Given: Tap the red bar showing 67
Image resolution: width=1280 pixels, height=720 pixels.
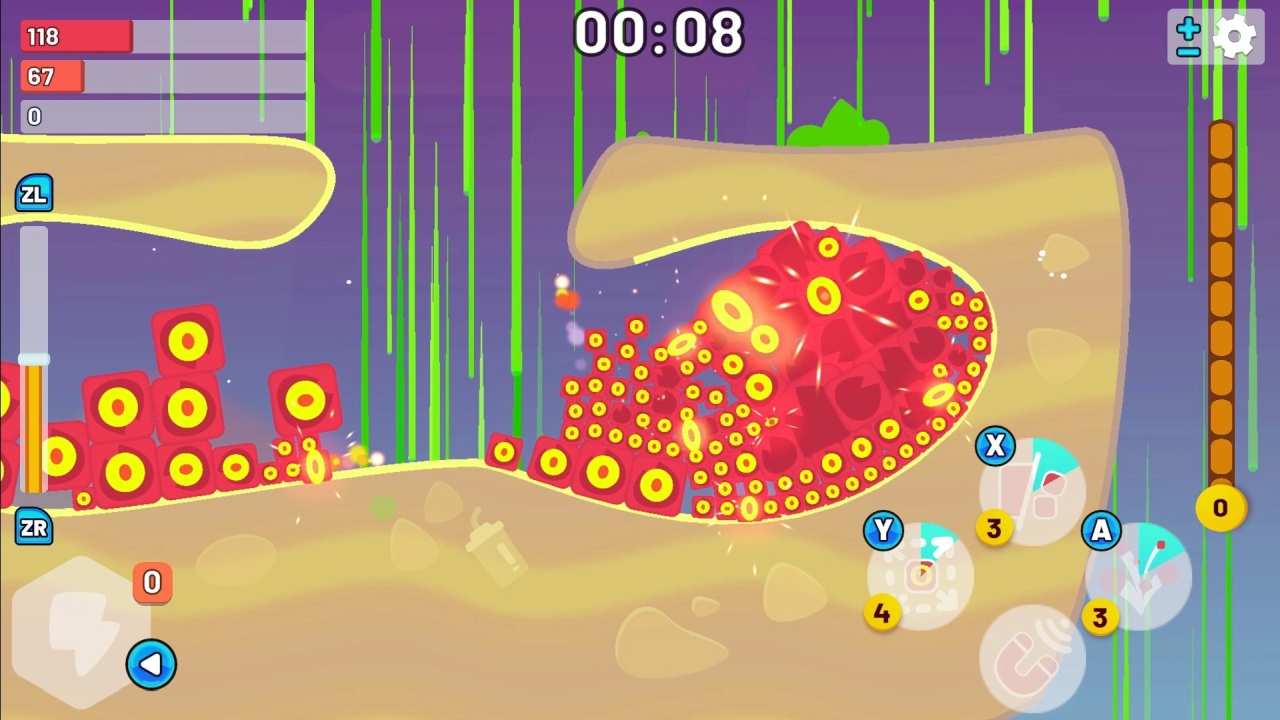Looking at the screenshot, I should coord(51,77).
